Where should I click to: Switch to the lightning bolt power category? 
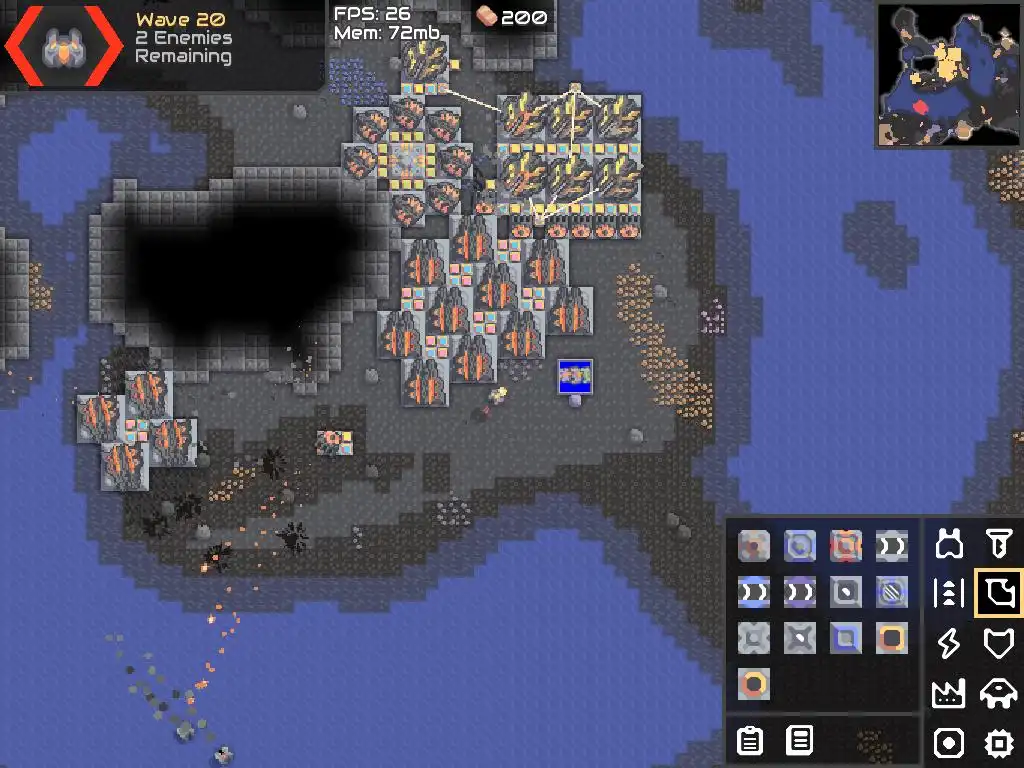(948, 643)
